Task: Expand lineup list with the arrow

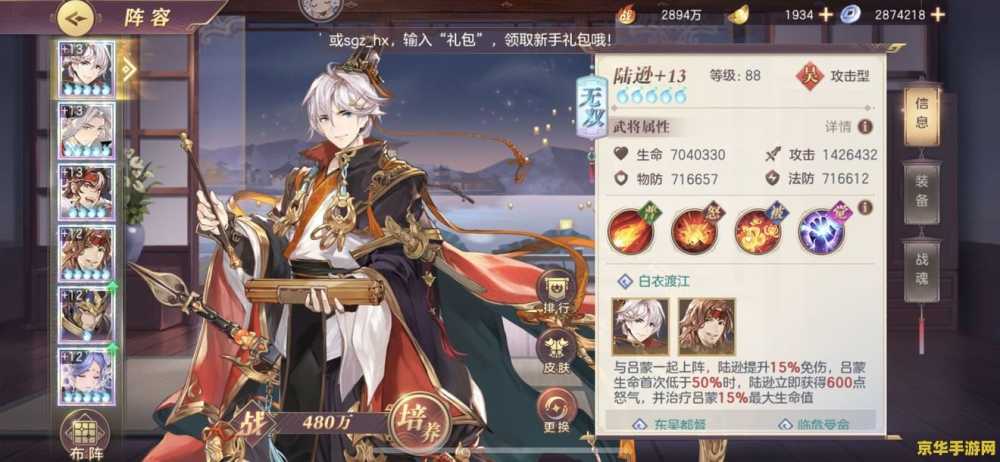Action: click(x=128, y=68)
